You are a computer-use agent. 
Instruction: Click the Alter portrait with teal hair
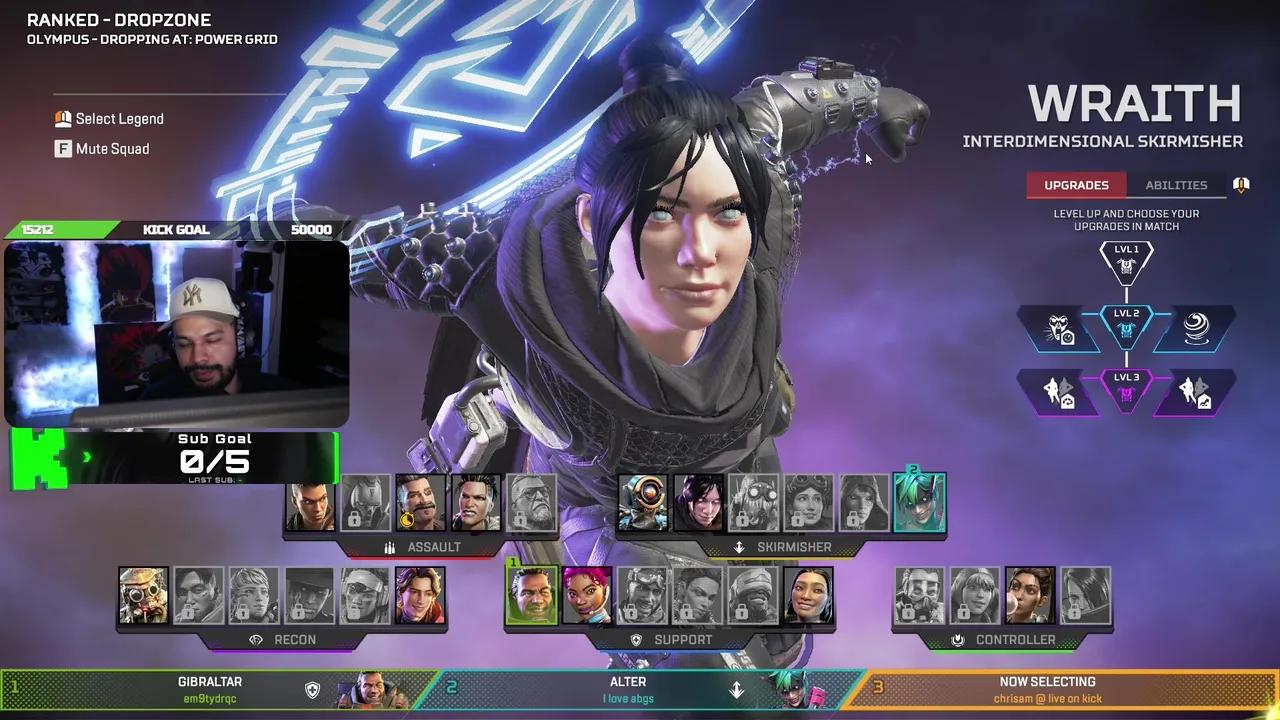919,503
